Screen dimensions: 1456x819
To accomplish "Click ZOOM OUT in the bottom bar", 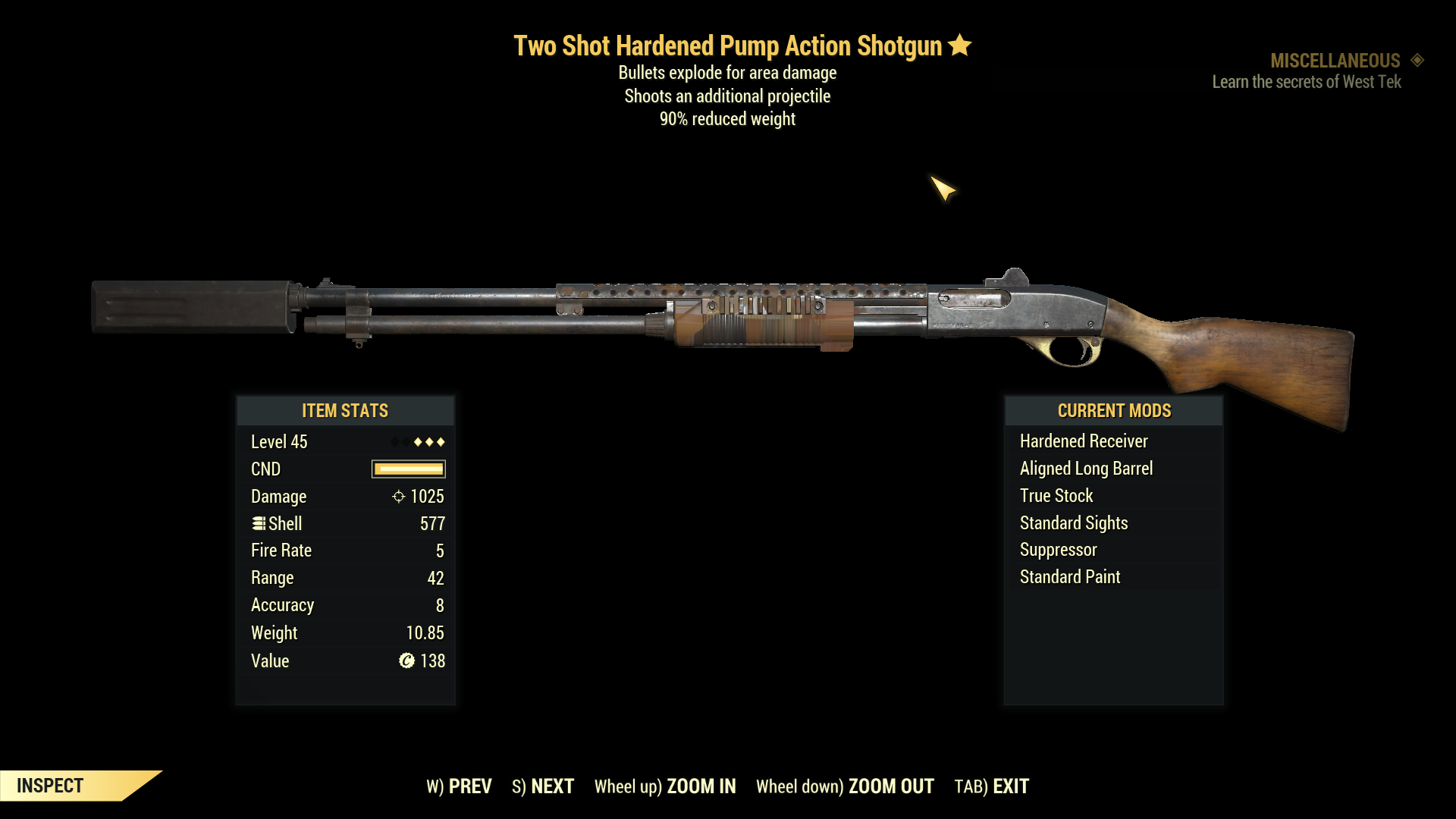I will [845, 786].
